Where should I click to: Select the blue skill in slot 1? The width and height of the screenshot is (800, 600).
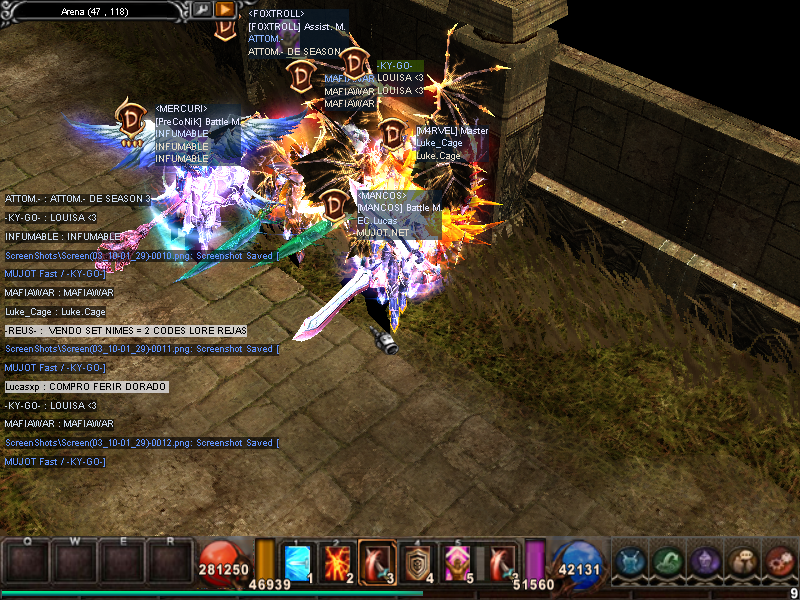click(x=298, y=564)
